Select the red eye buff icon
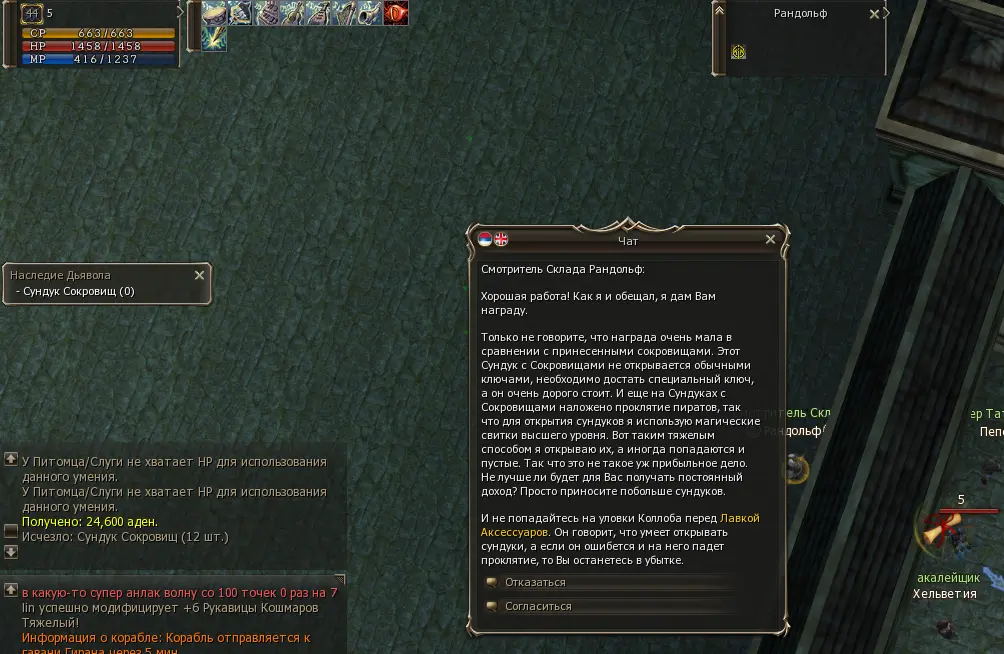Screen dimensions: 1004x654 [396, 13]
